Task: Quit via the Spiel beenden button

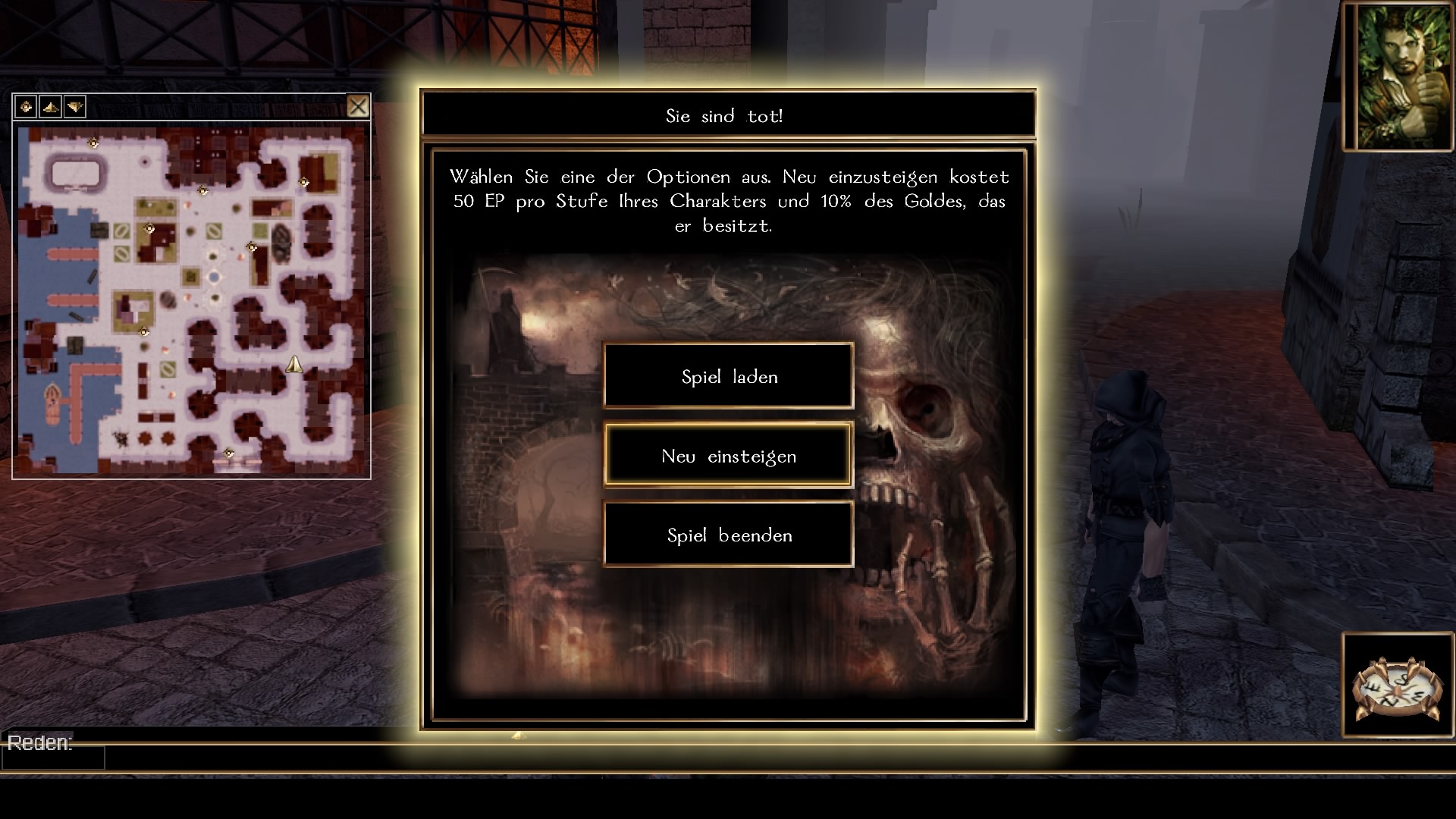Action: click(729, 535)
